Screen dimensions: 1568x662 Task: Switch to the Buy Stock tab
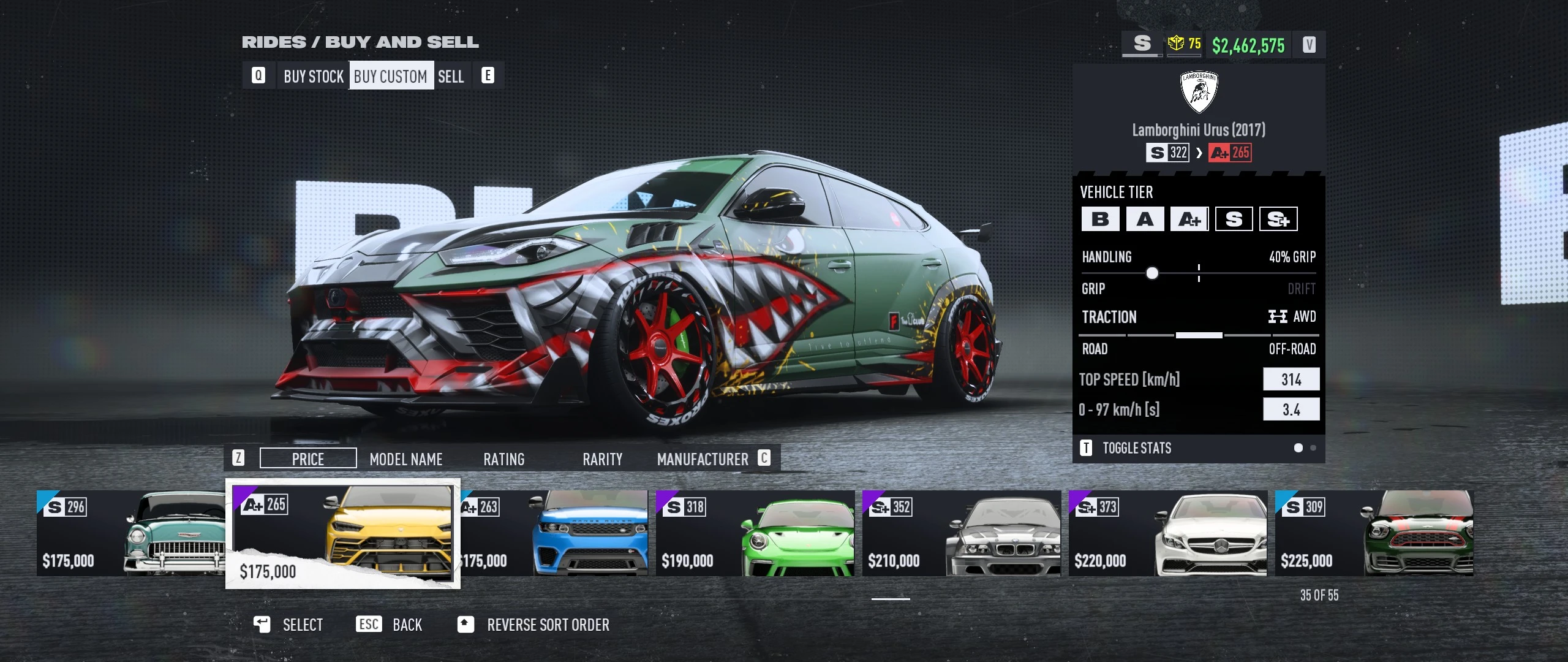313,75
